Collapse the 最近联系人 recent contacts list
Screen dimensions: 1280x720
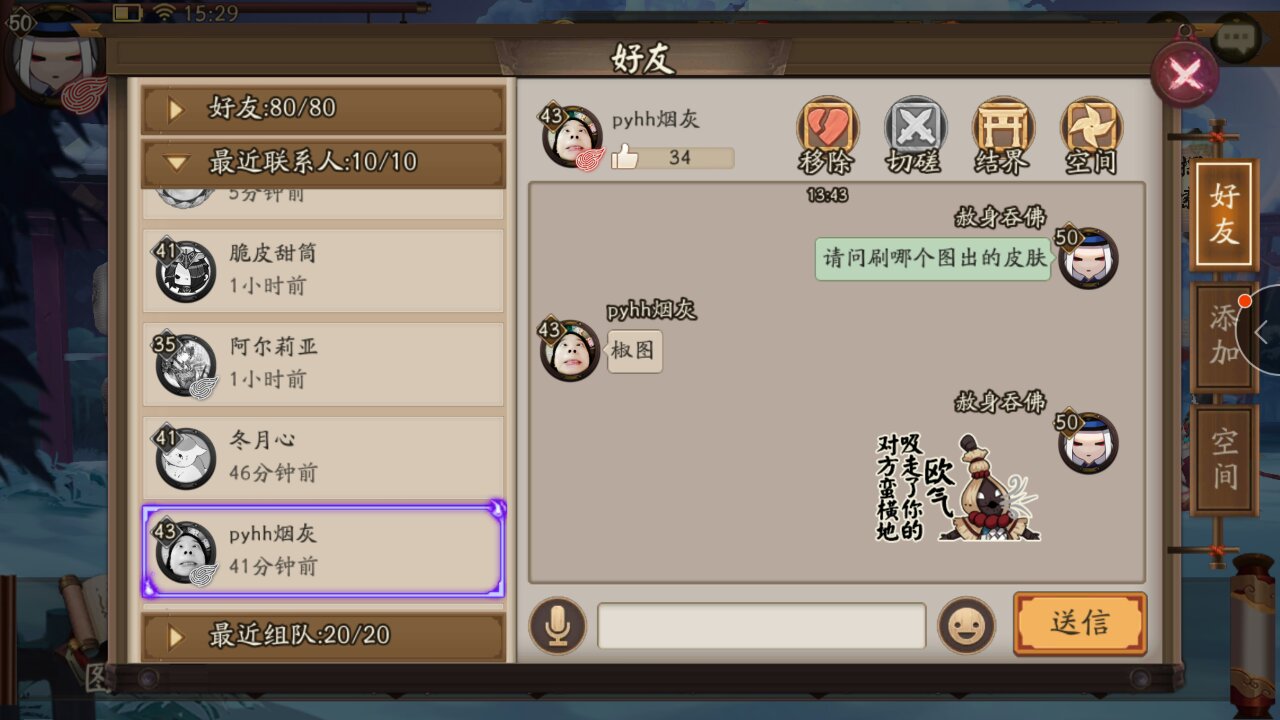click(x=322, y=162)
